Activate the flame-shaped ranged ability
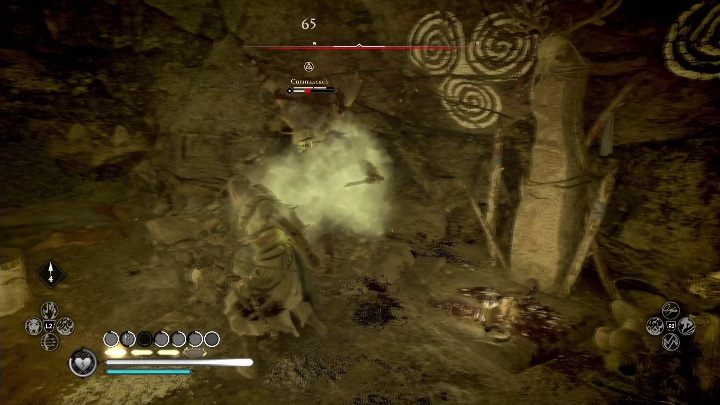The height and width of the screenshot is (405, 720). (x=49, y=310)
